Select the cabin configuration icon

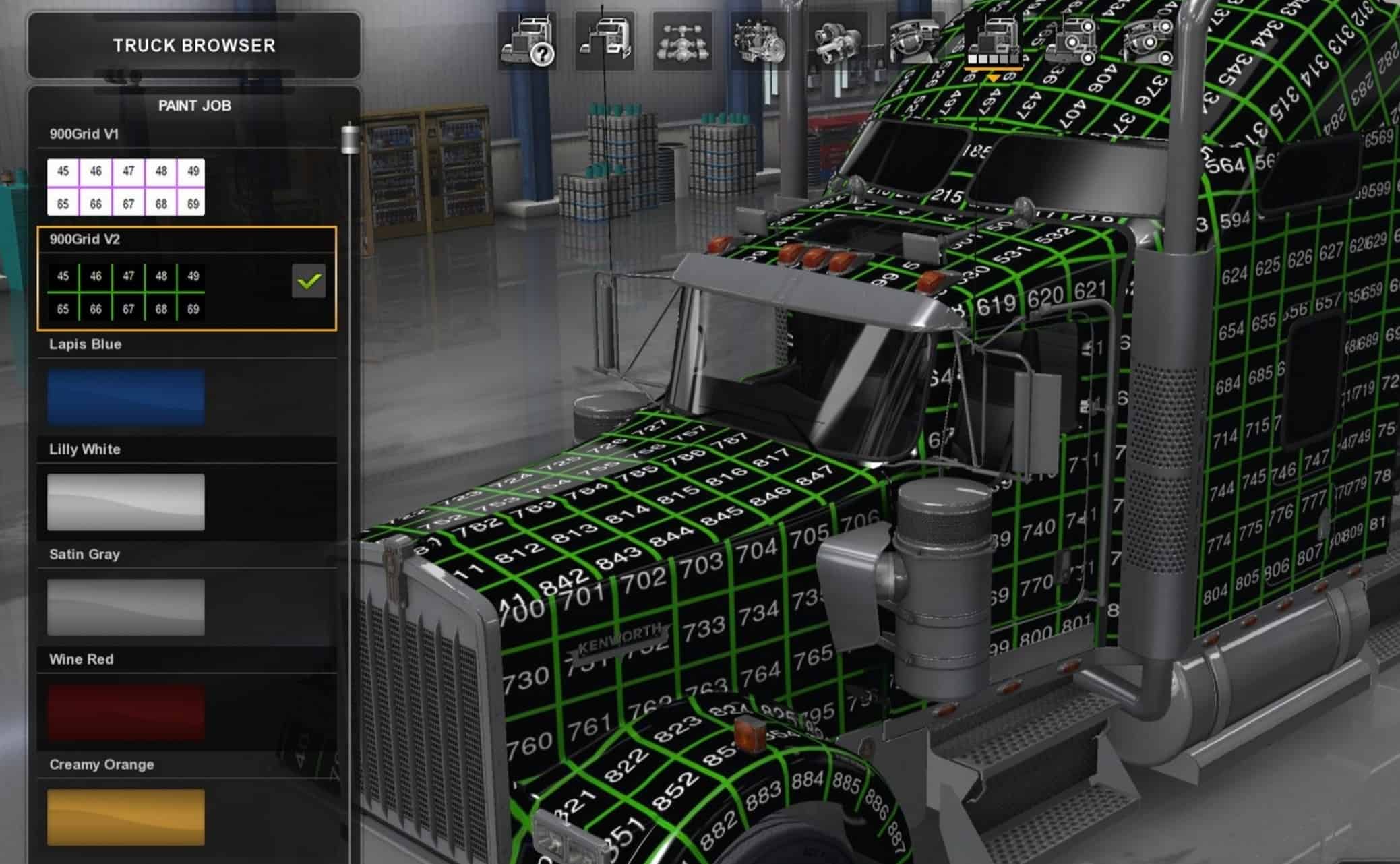pos(605,42)
